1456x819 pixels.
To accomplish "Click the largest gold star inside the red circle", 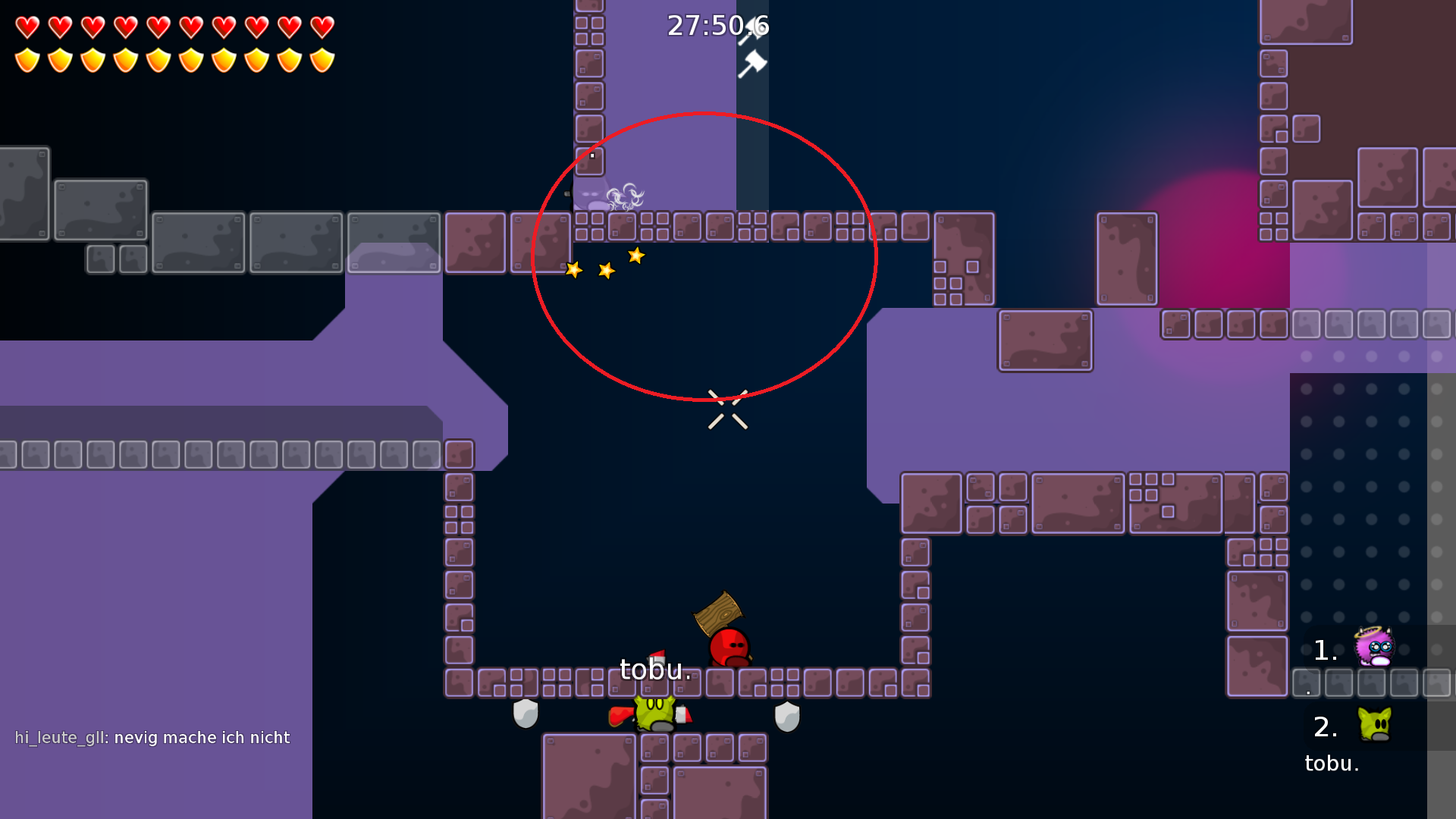I will click(x=635, y=256).
